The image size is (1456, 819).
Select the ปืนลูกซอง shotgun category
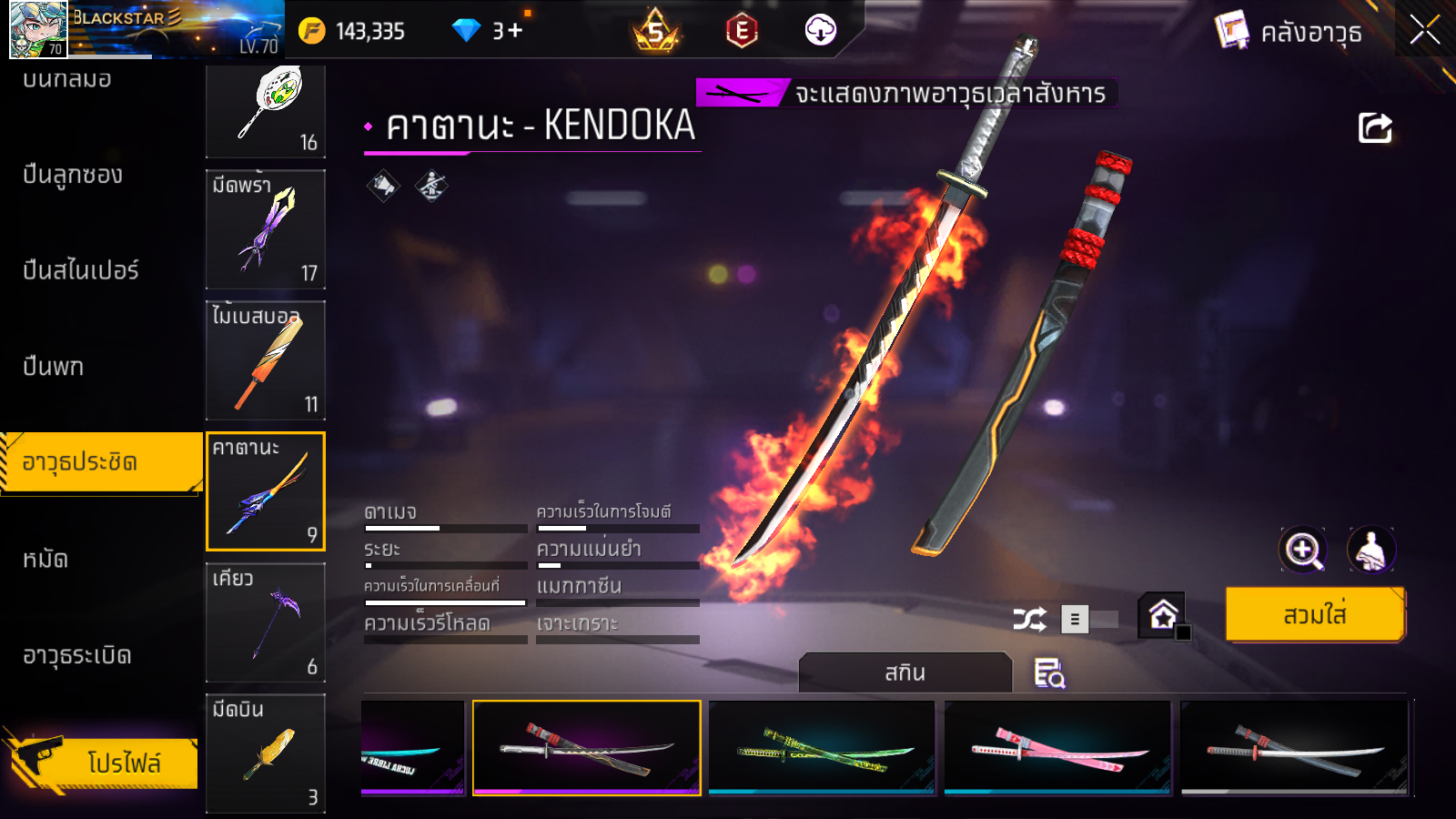click(x=73, y=175)
